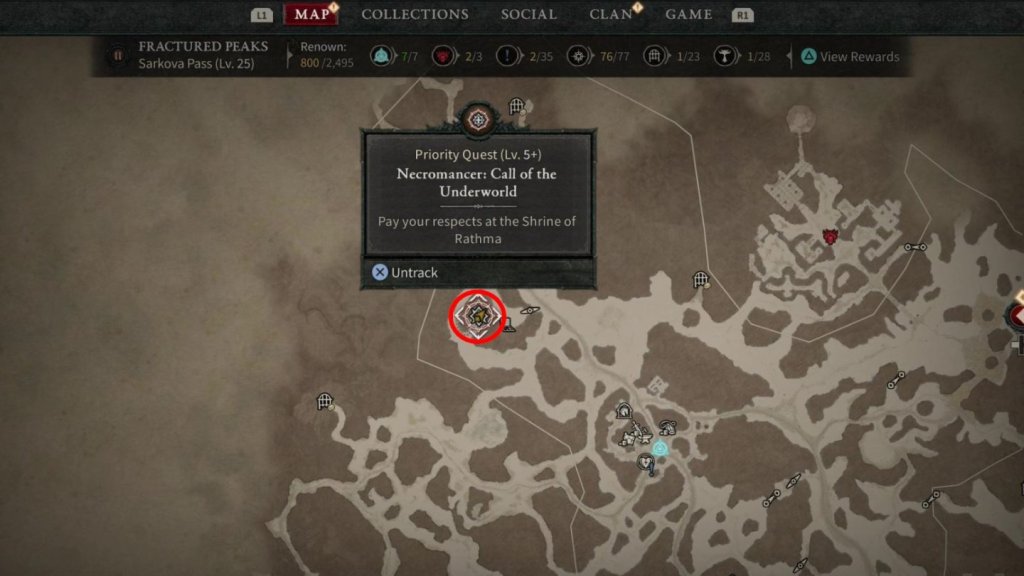Click the Map tab
Image resolution: width=1024 pixels, height=576 pixels.
pos(313,14)
